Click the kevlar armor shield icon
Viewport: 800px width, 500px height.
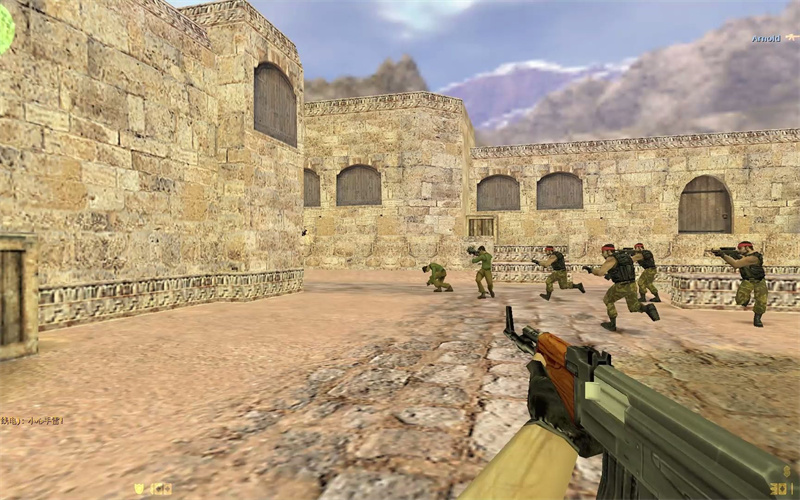tap(139, 488)
